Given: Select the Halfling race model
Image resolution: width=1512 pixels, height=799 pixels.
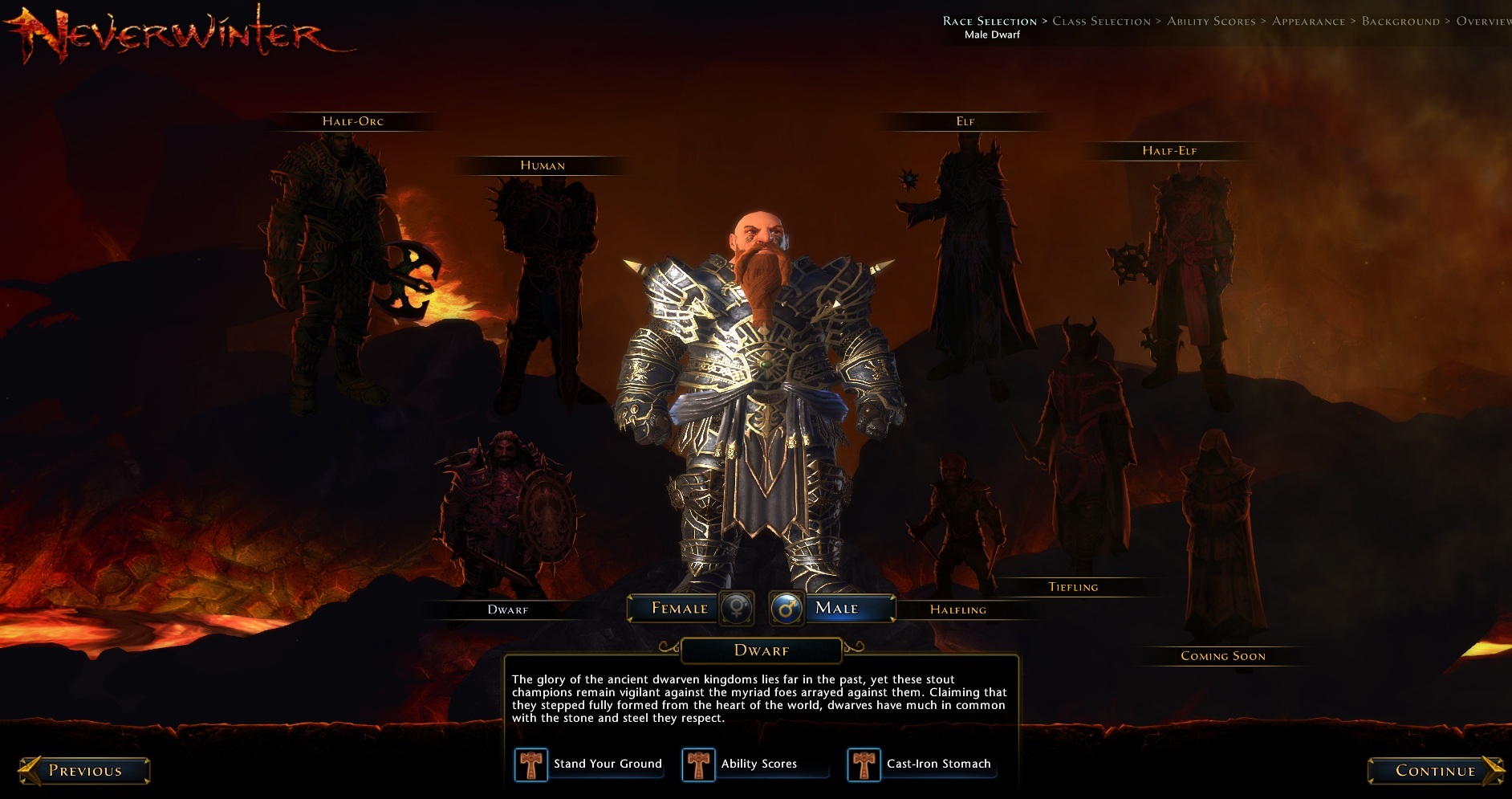Looking at the screenshot, I should click(955, 514).
